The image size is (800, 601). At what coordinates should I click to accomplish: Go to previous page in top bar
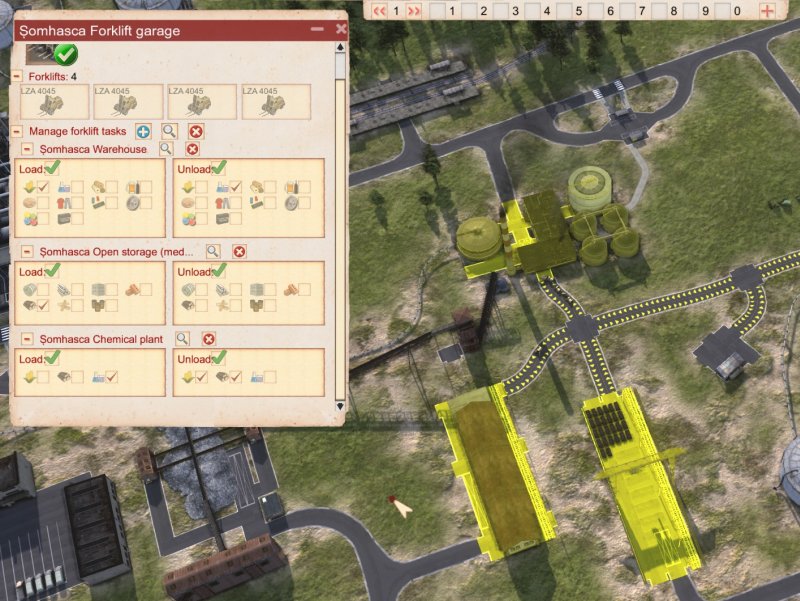pos(380,11)
